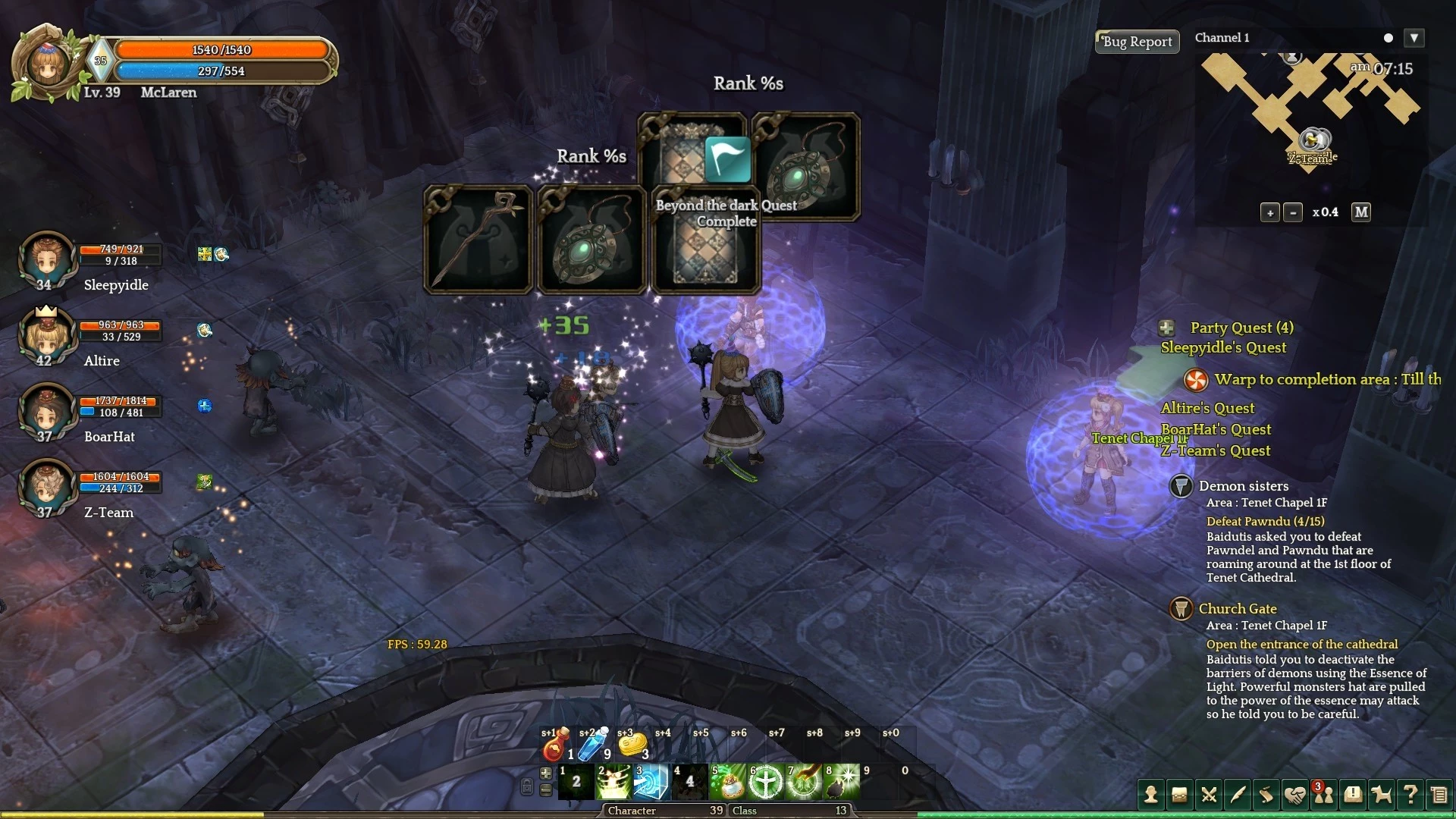The width and height of the screenshot is (1456, 819).
Task: Open the crossed swords skills menu
Action: click(x=1209, y=795)
